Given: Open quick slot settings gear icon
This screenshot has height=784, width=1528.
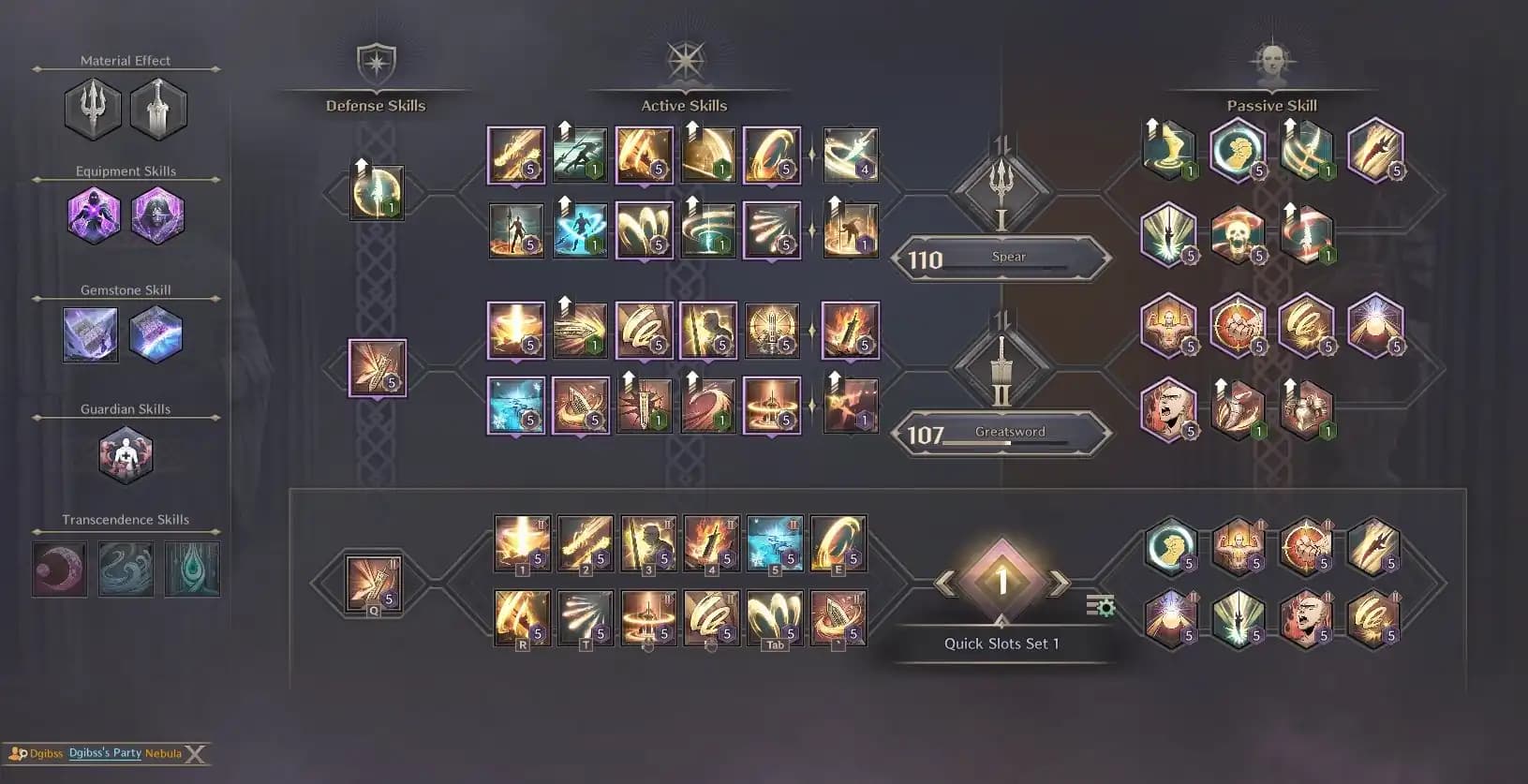Looking at the screenshot, I should click(1101, 606).
